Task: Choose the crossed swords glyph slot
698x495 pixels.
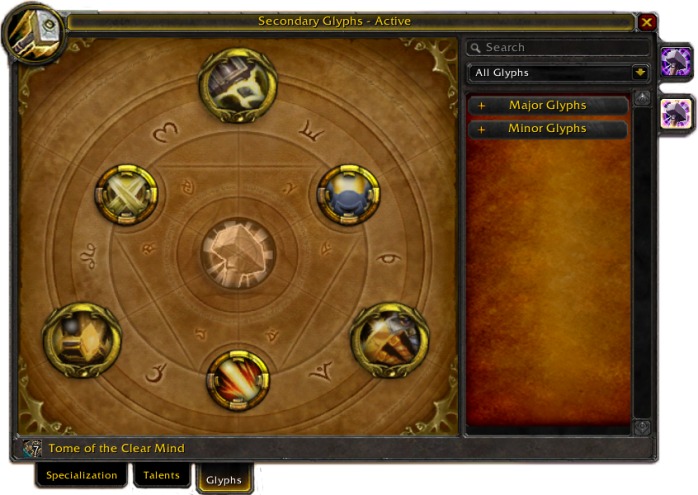Action: pos(126,195)
